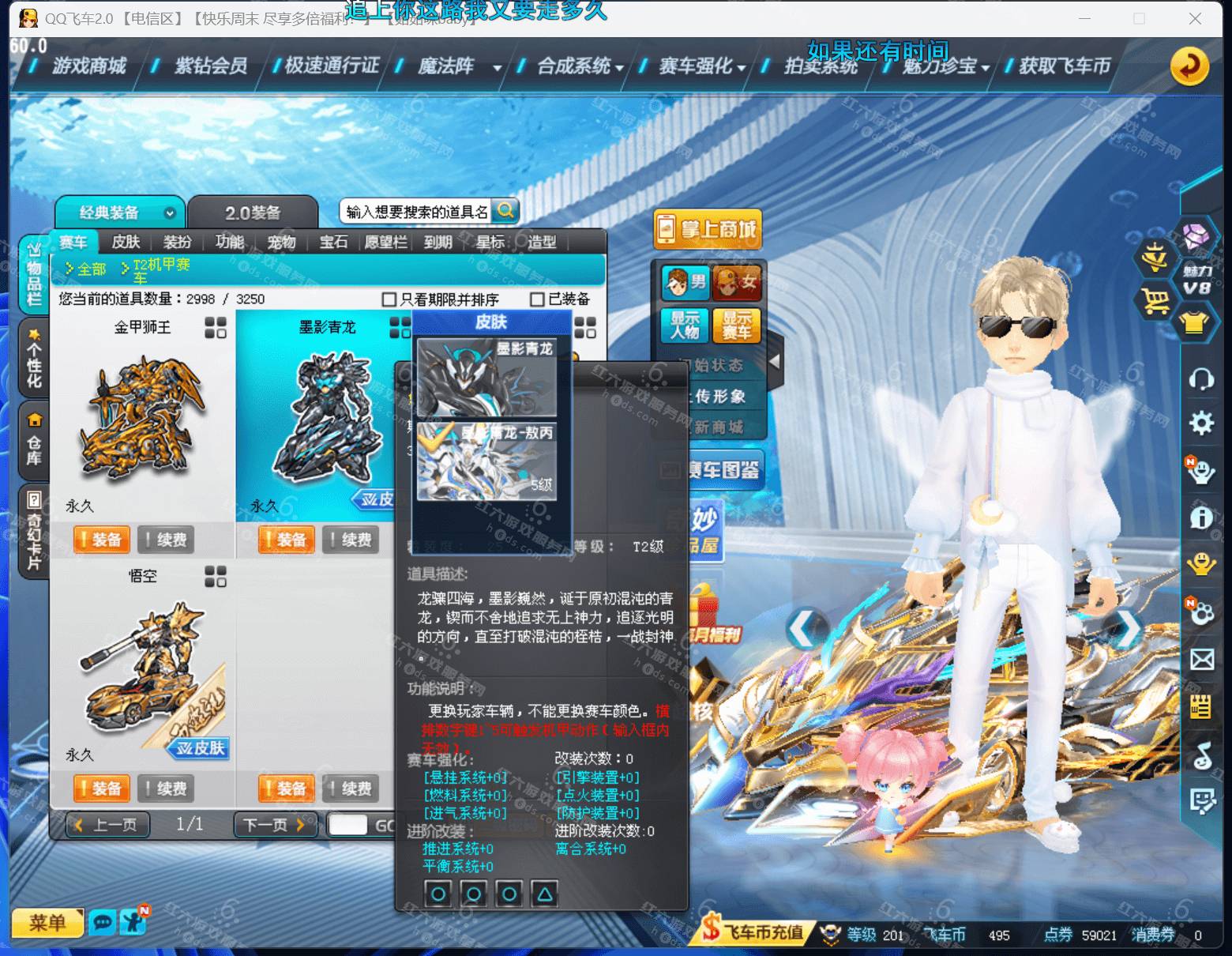The width and height of the screenshot is (1232, 956).
Task: Click the item search magnifier icon
Action: [x=505, y=209]
